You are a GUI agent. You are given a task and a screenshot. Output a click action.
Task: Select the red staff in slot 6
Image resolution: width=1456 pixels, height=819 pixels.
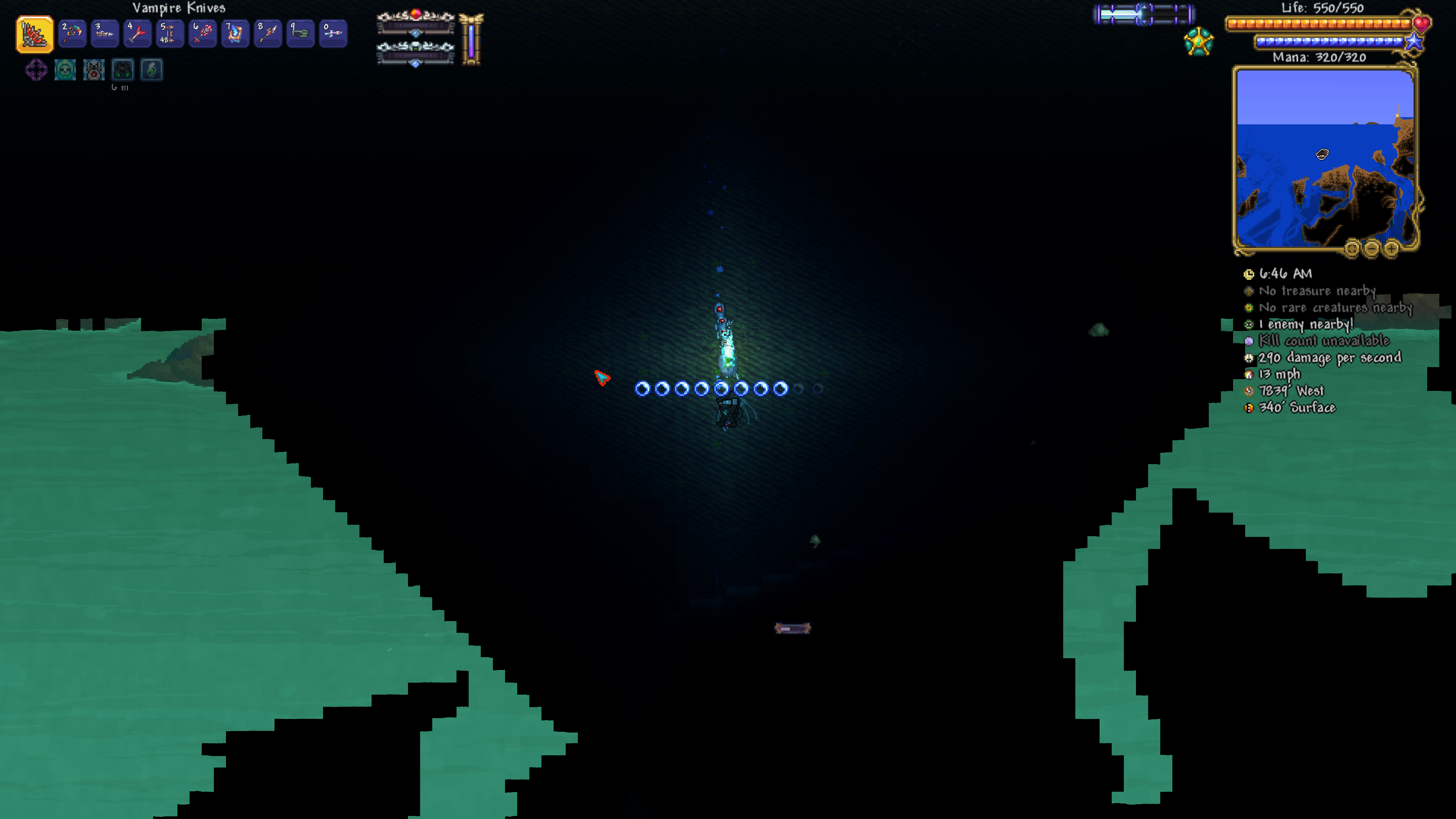[x=202, y=34]
